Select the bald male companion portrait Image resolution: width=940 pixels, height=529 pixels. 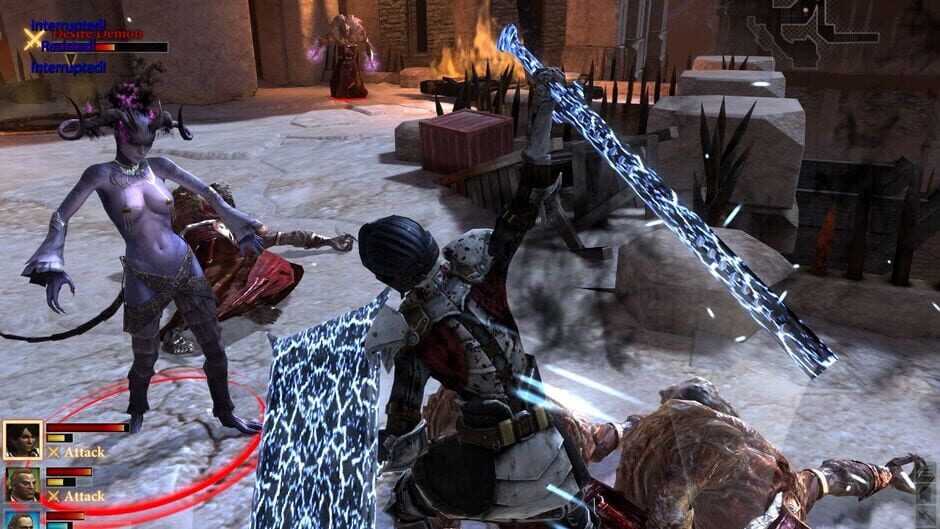tap(22, 485)
